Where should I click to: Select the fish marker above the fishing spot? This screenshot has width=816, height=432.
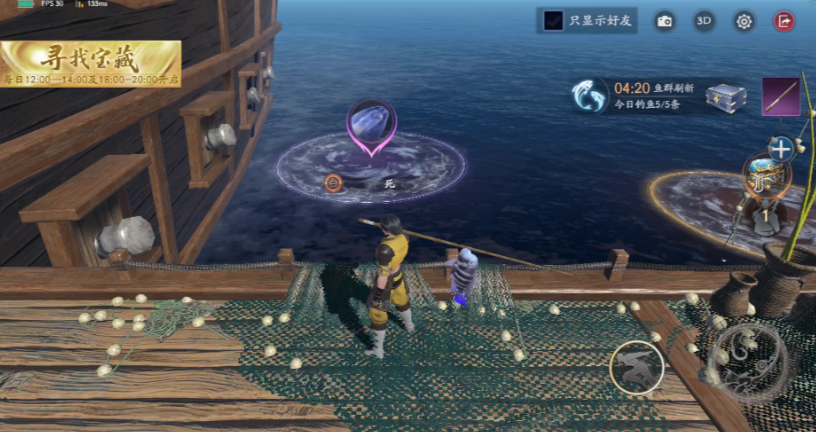371,127
